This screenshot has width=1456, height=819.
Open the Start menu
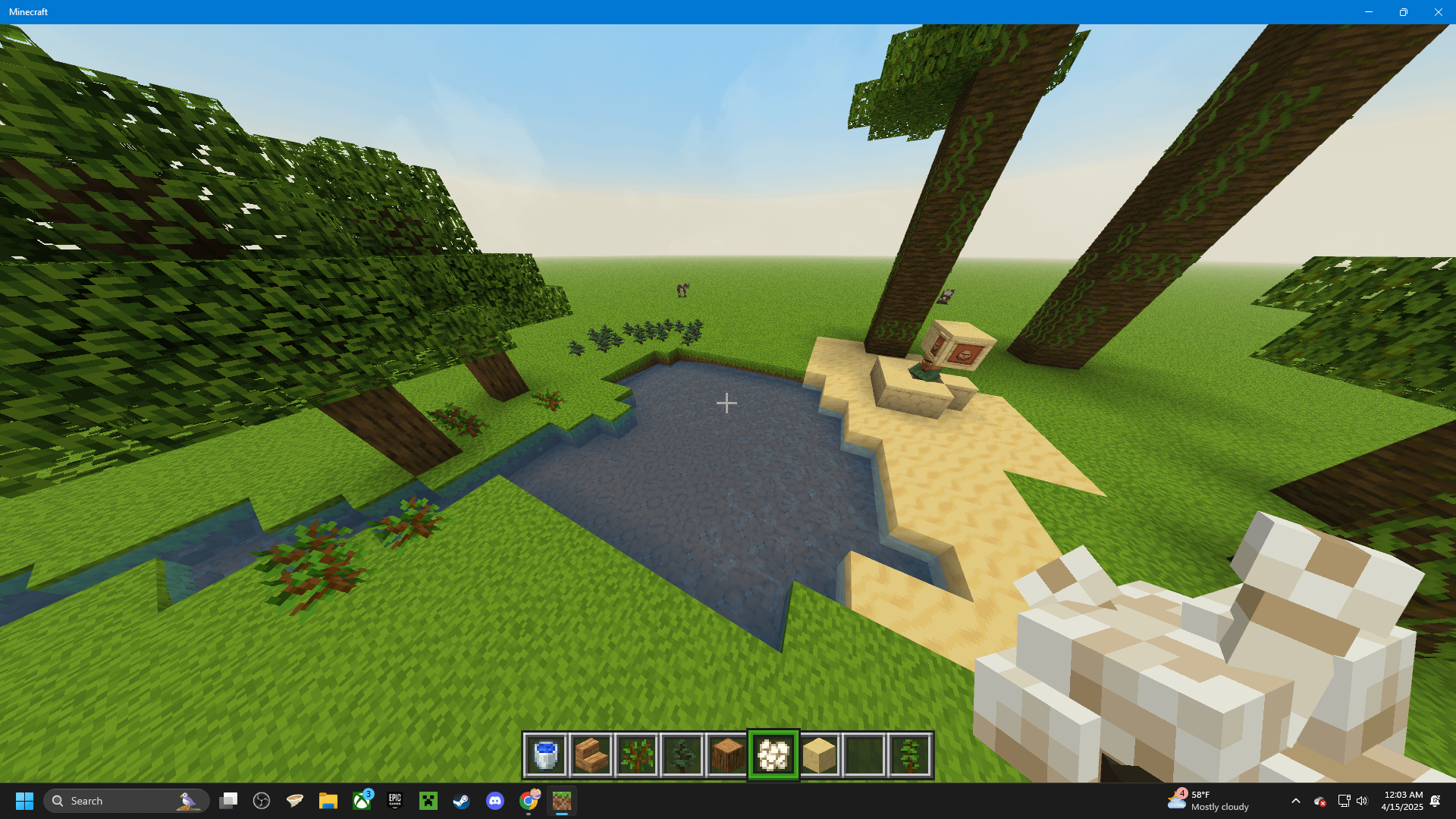tap(25, 800)
